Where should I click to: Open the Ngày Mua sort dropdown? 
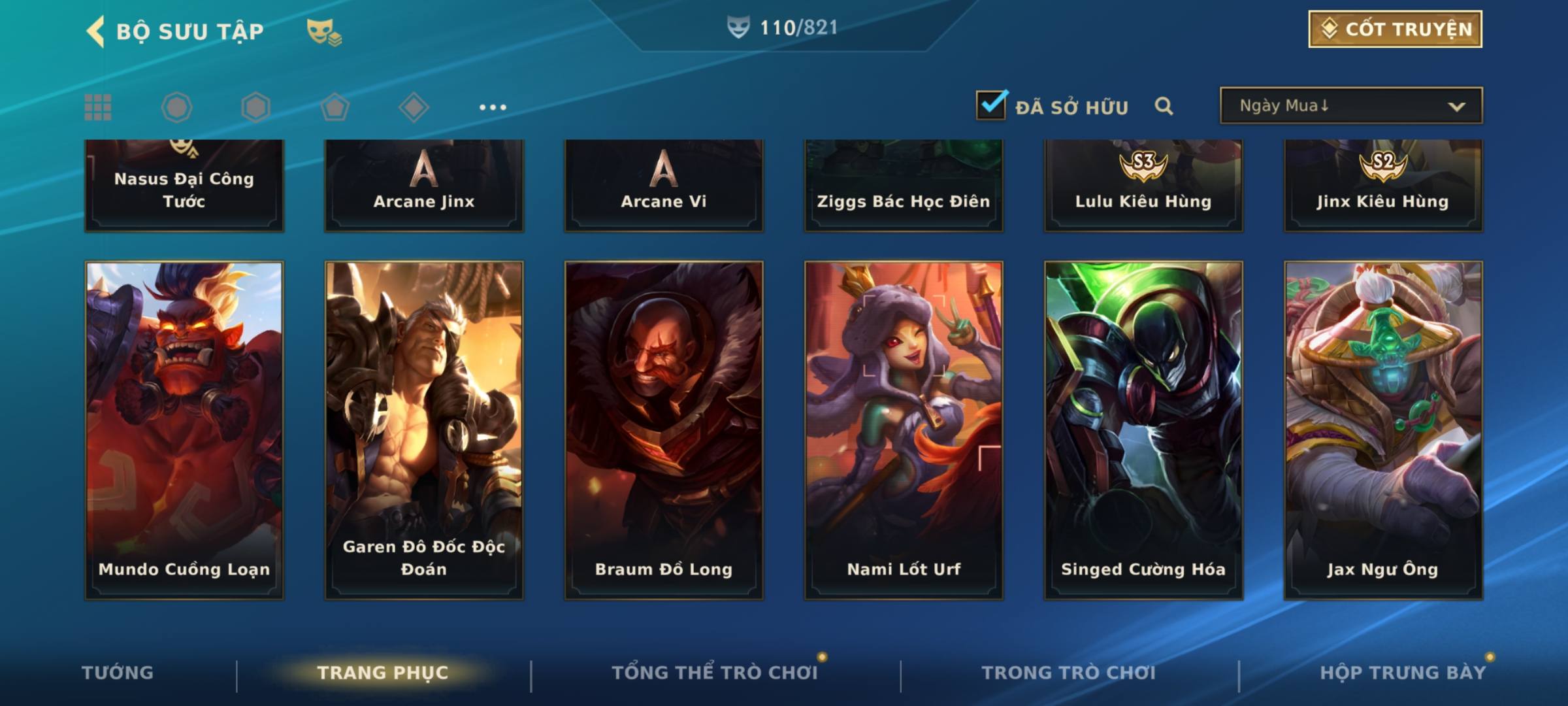click(1350, 106)
